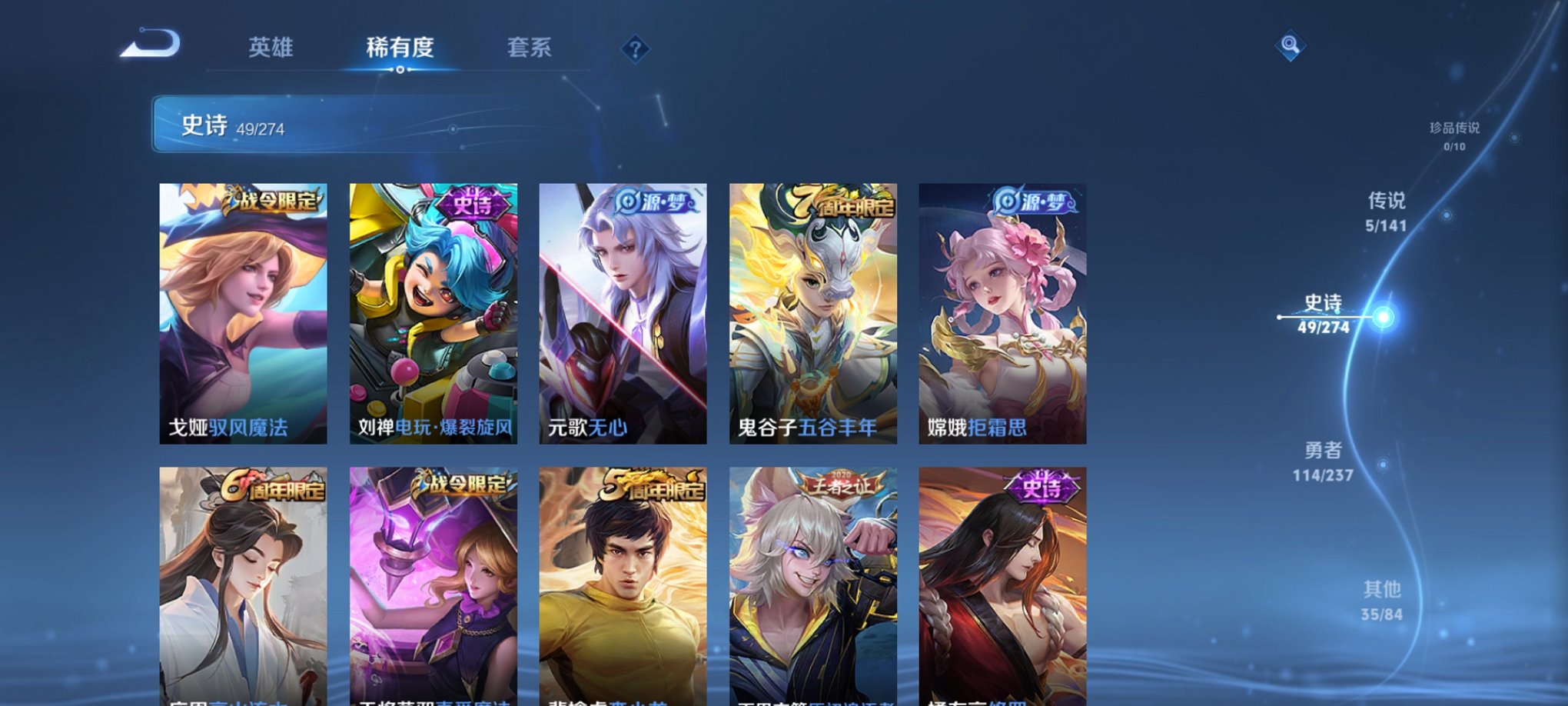1568x706 pixels.
Task: Open the search magnifier icon at top right
Action: [1291, 45]
